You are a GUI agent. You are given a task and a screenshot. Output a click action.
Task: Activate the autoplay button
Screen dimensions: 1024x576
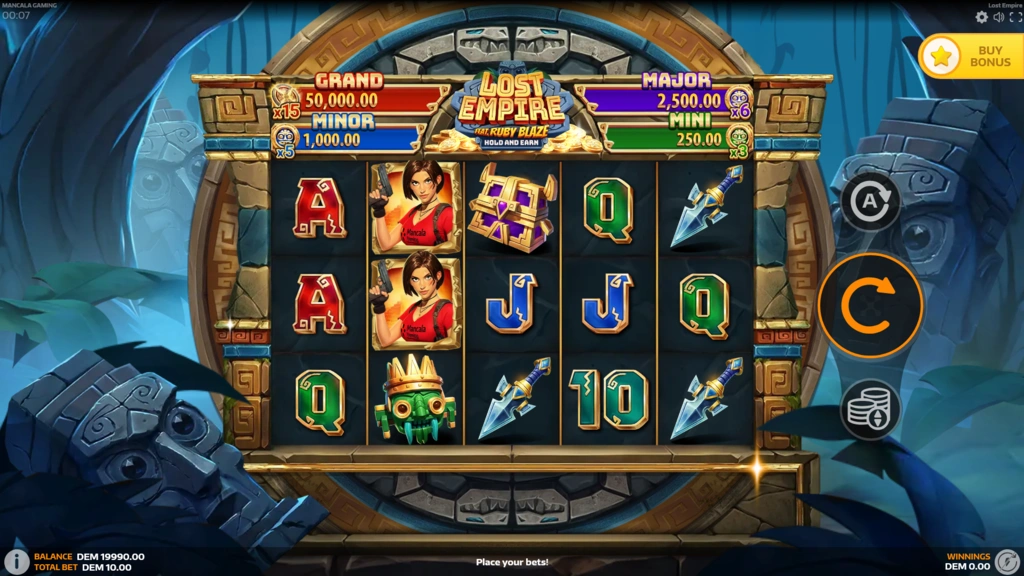pyautogui.click(x=870, y=203)
